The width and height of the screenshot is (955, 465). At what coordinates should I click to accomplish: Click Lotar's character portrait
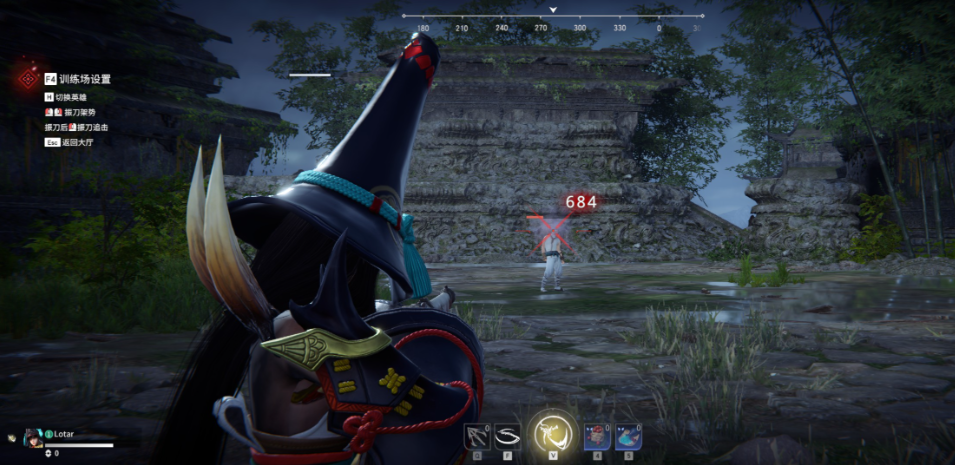point(33,438)
